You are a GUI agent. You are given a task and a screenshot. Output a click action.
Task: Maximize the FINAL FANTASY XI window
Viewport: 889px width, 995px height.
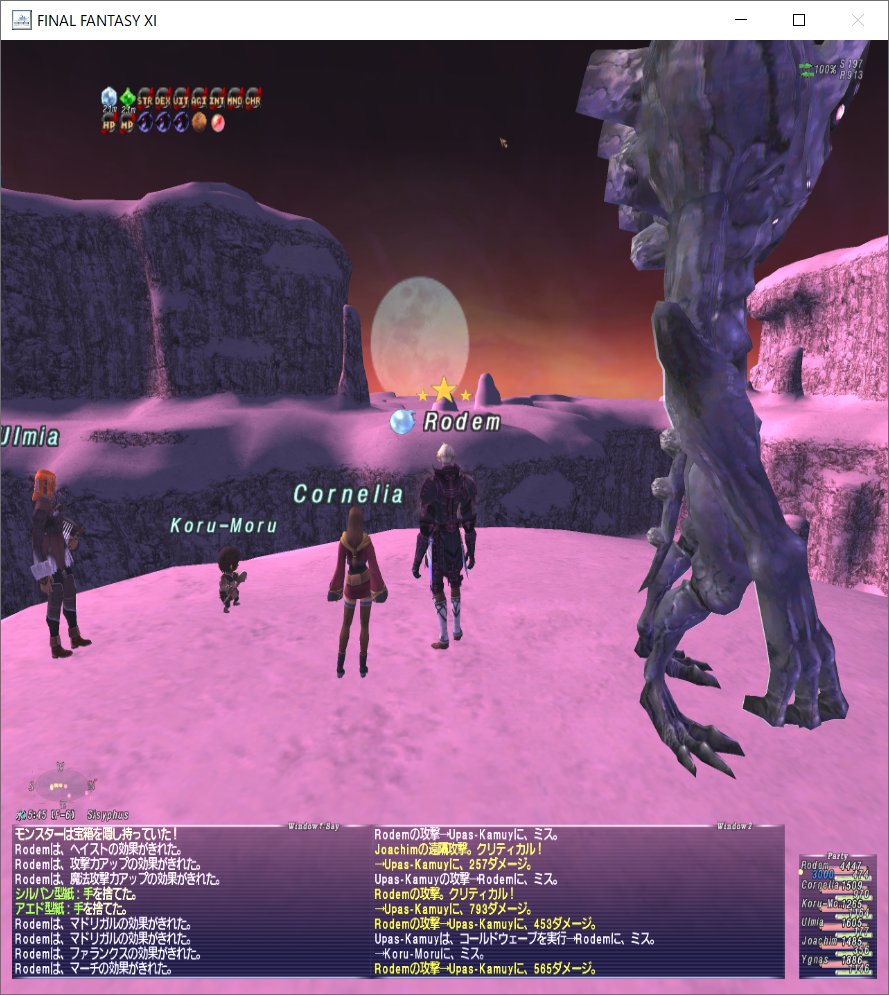pyautogui.click(x=798, y=20)
